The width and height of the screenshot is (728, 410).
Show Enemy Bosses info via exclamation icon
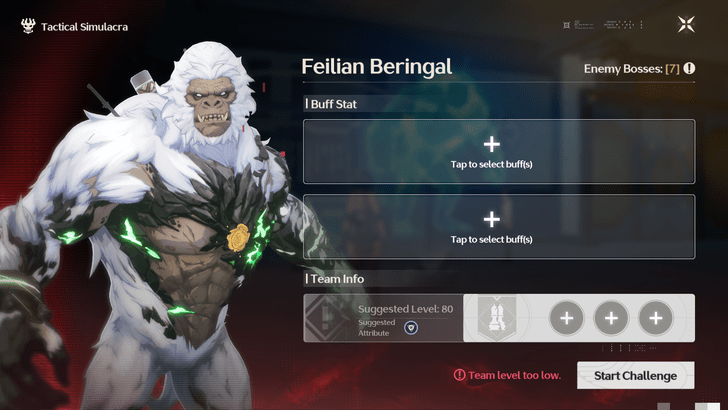pos(689,68)
